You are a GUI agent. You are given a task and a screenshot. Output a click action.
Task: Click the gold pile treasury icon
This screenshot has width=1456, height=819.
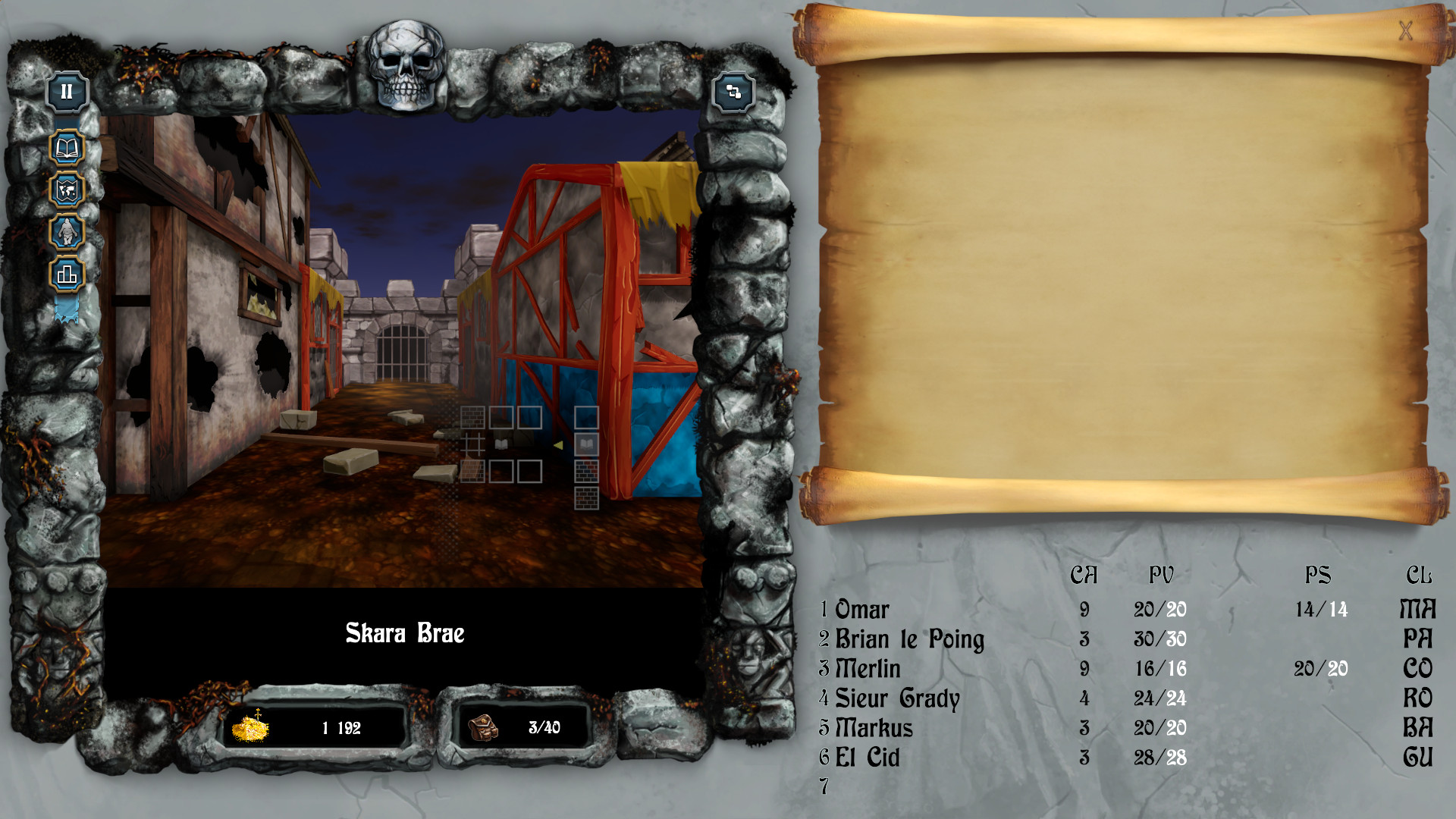pos(250,728)
